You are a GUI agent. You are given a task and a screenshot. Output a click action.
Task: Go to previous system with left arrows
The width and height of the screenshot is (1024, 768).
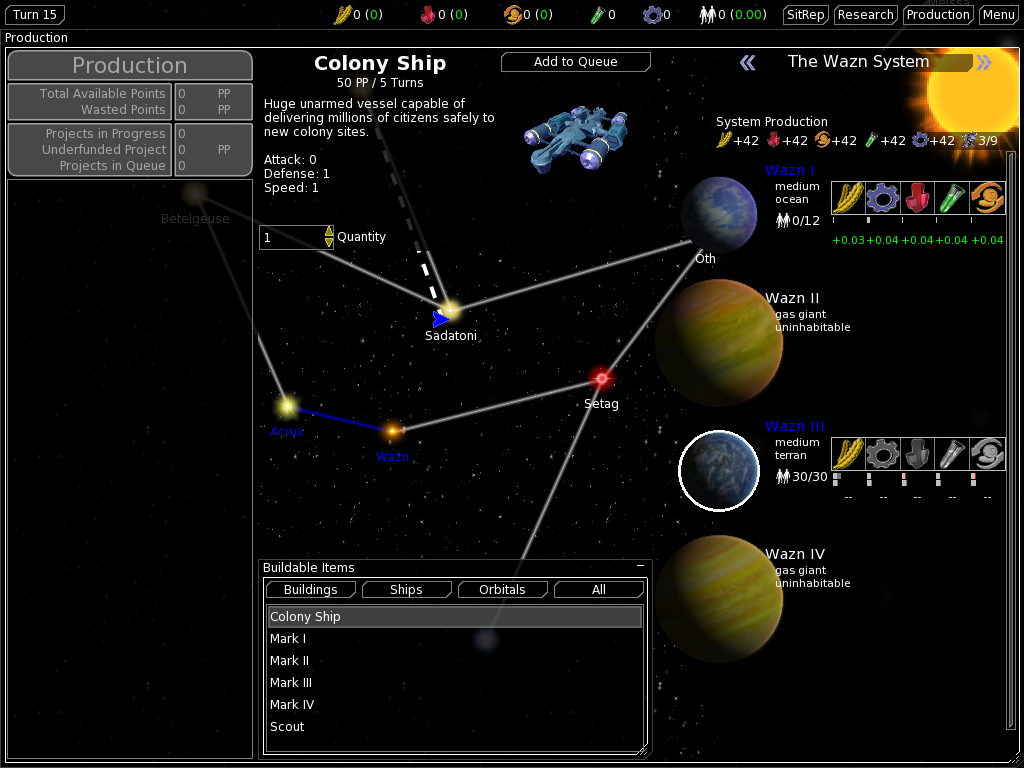click(748, 63)
